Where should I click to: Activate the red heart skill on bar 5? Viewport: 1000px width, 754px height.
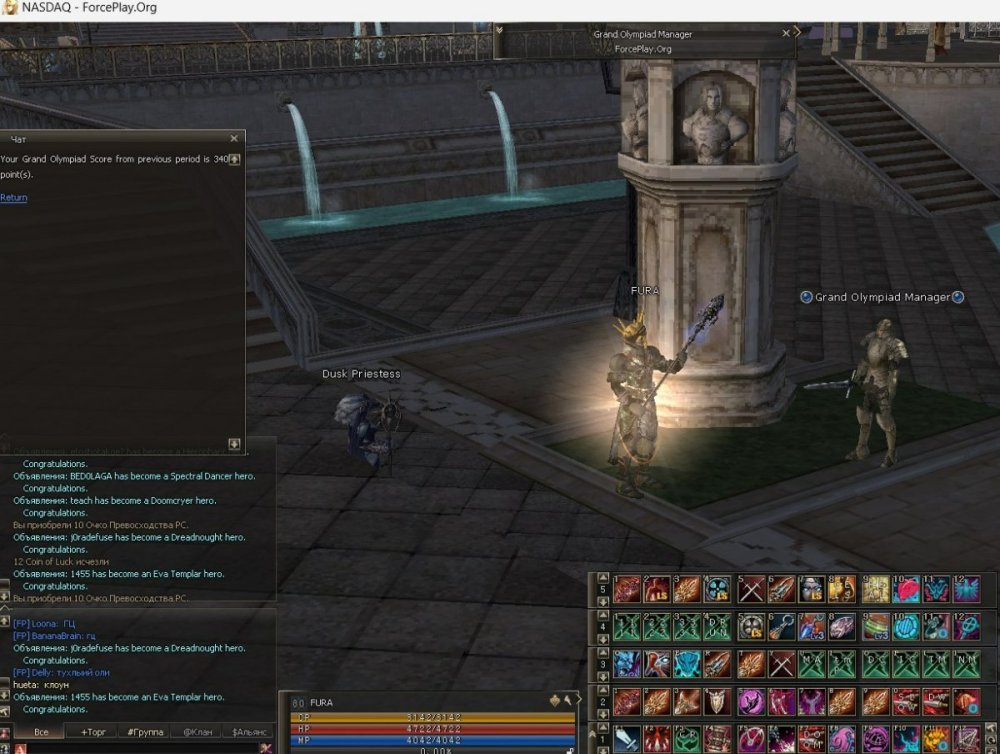coord(905,590)
